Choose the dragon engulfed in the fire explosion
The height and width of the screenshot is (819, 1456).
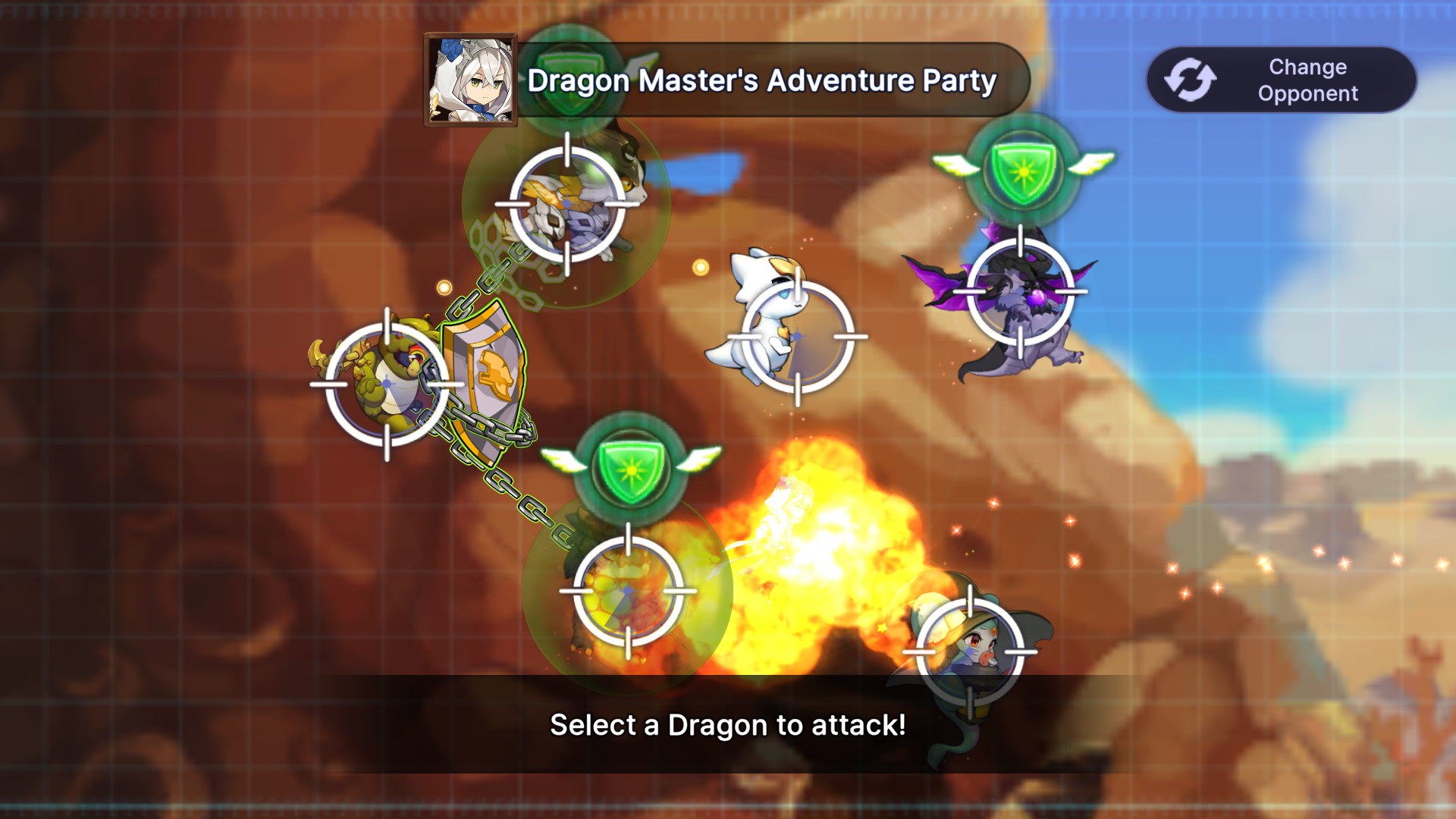coord(628,591)
